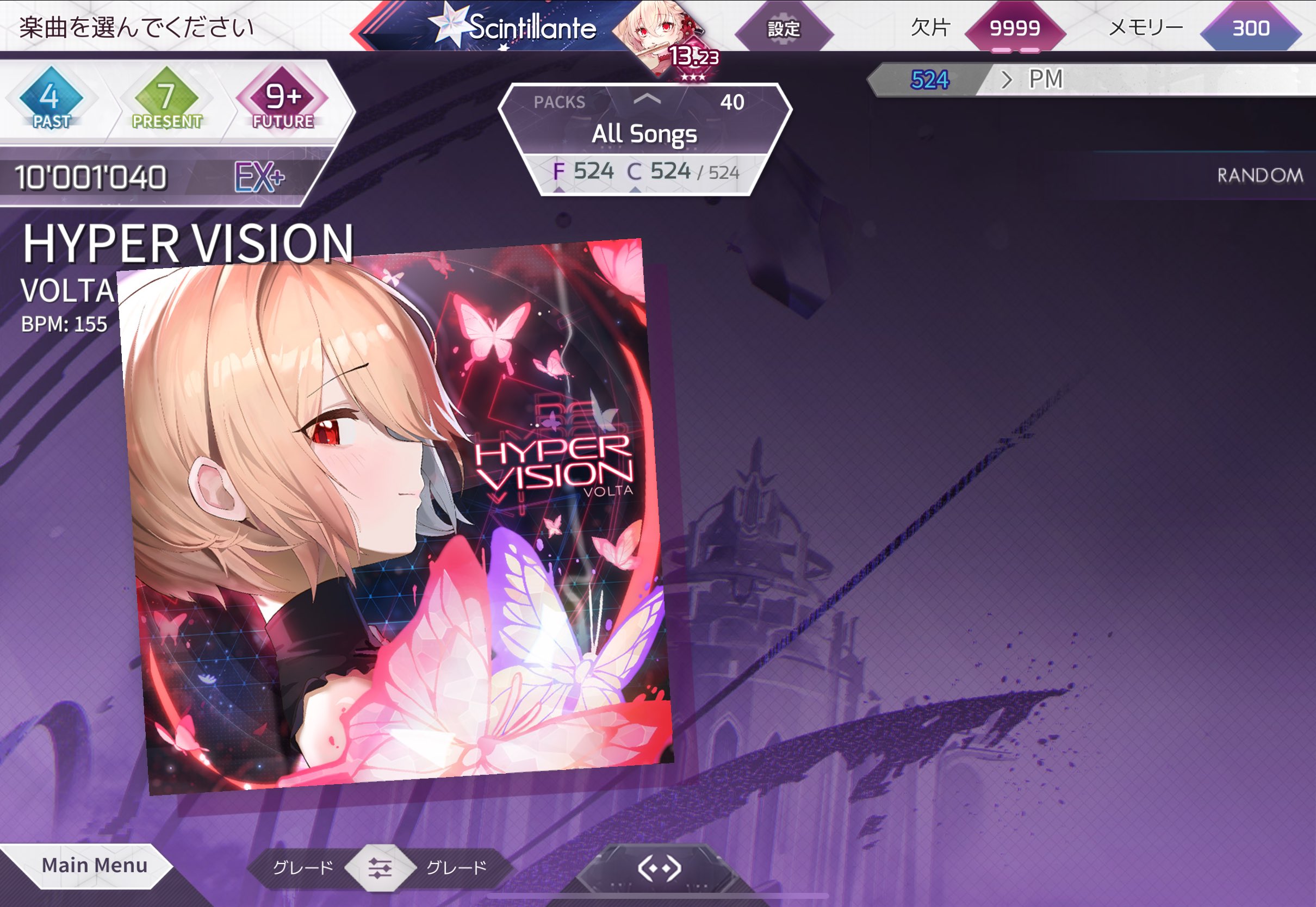
Task: Open the sort filter sliders icon
Action: click(x=380, y=868)
